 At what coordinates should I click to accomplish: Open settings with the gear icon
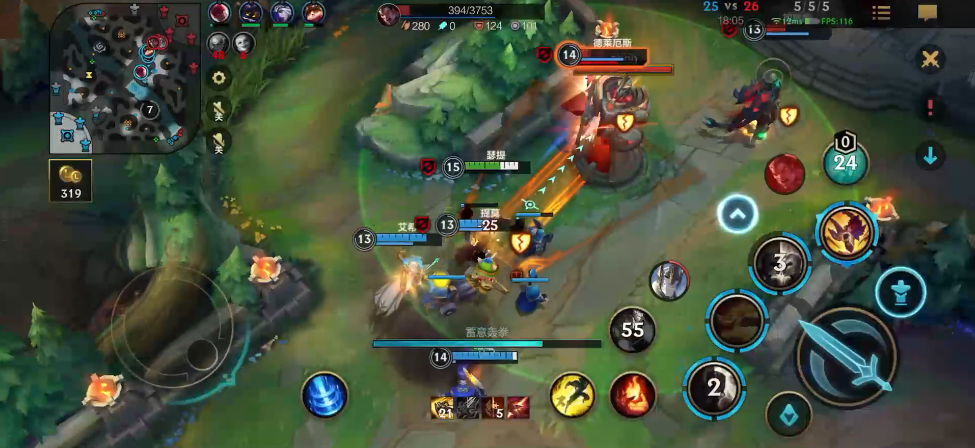click(219, 78)
